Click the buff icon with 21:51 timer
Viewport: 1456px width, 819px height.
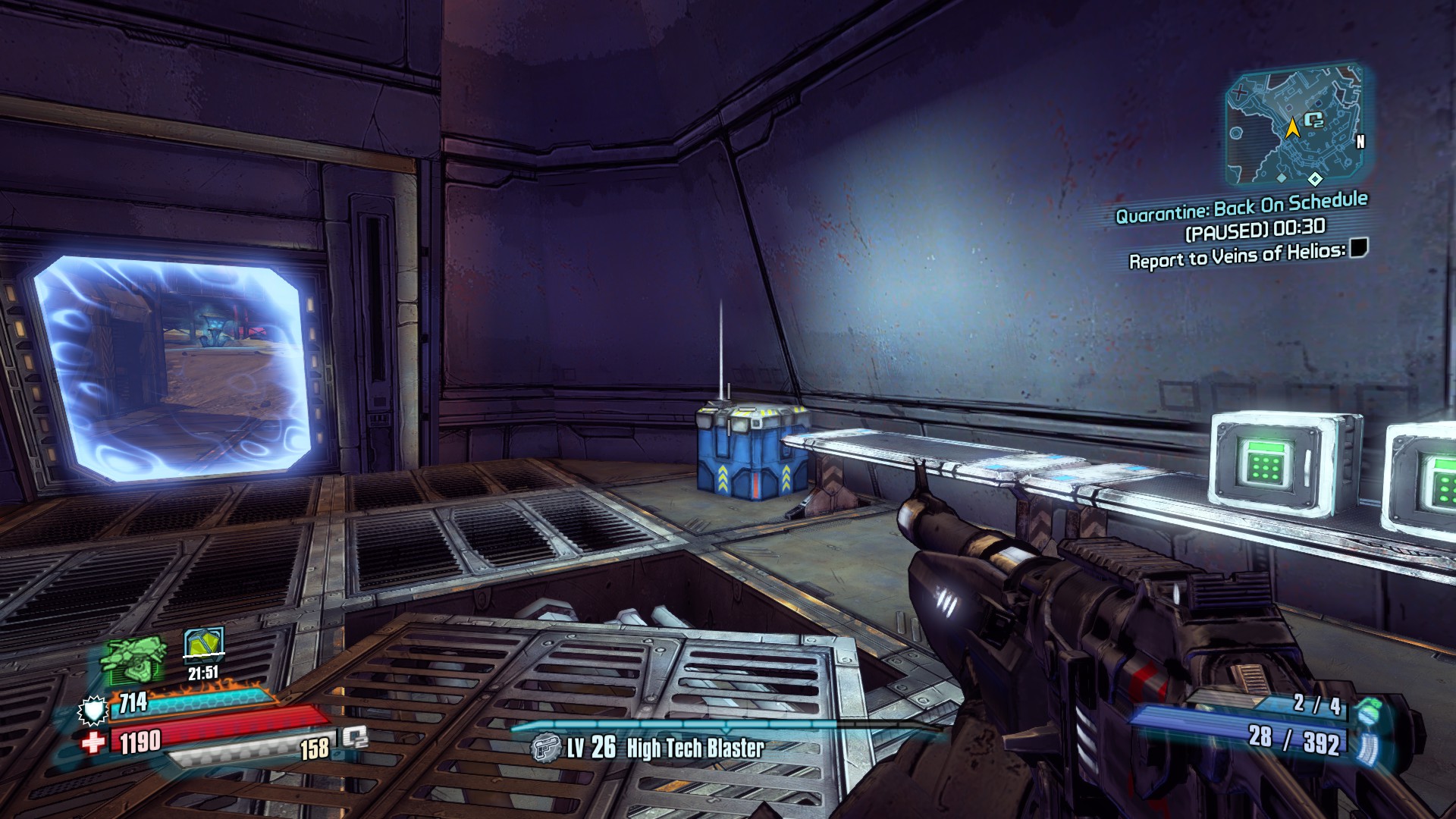tap(204, 645)
